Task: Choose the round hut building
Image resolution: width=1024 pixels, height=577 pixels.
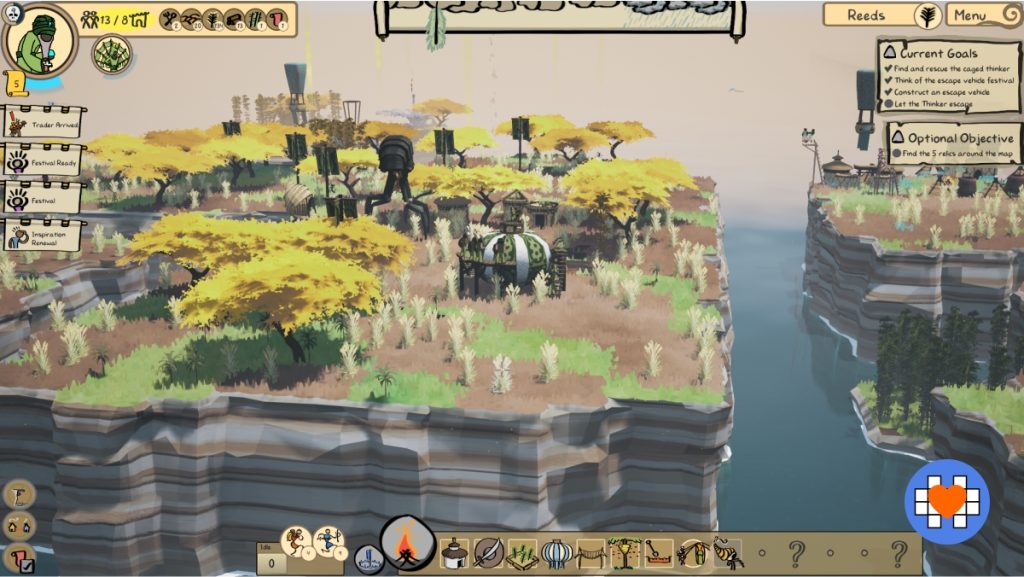Action: pyautogui.click(x=455, y=552)
